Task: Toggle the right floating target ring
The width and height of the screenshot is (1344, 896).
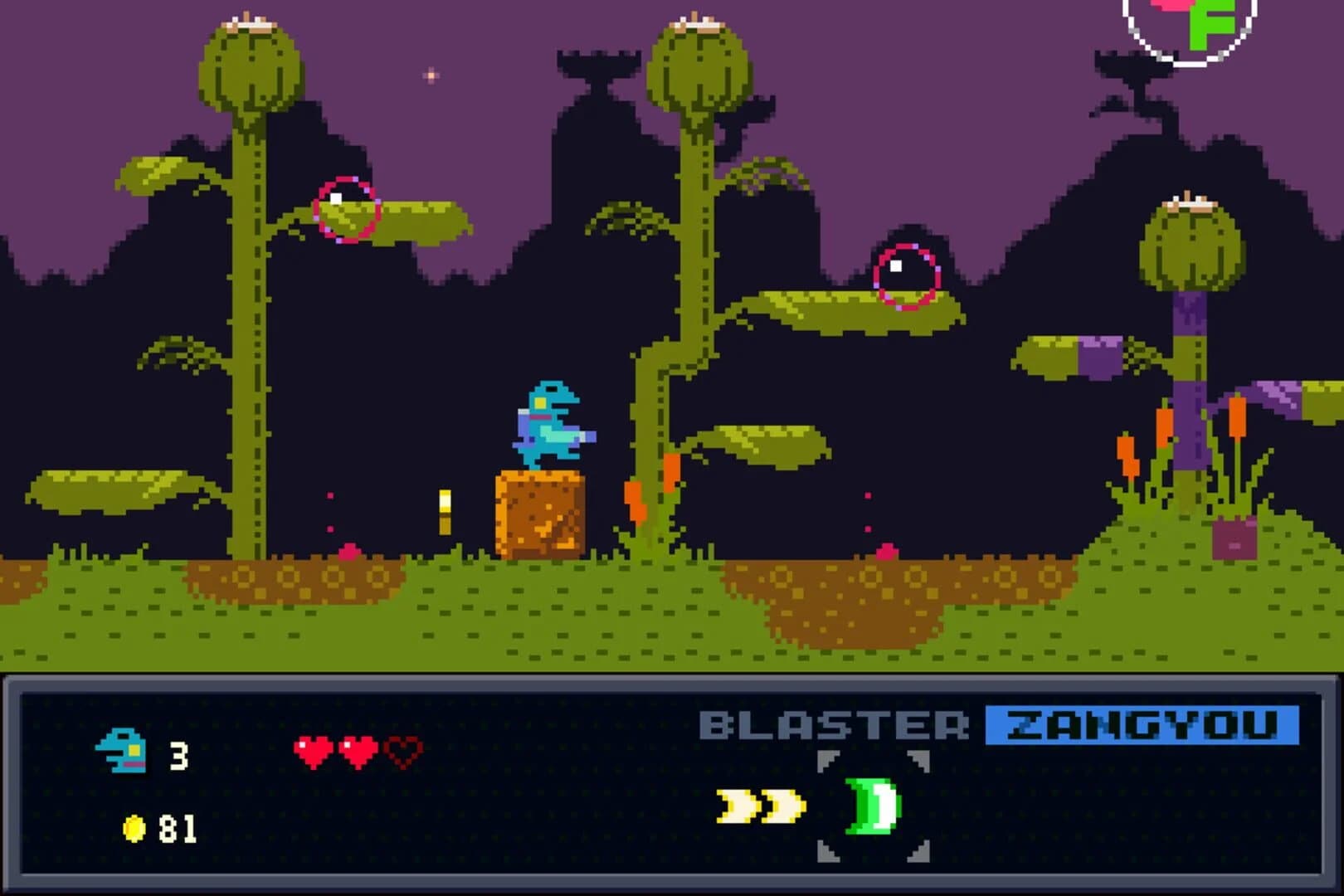Action: pyautogui.click(x=906, y=275)
